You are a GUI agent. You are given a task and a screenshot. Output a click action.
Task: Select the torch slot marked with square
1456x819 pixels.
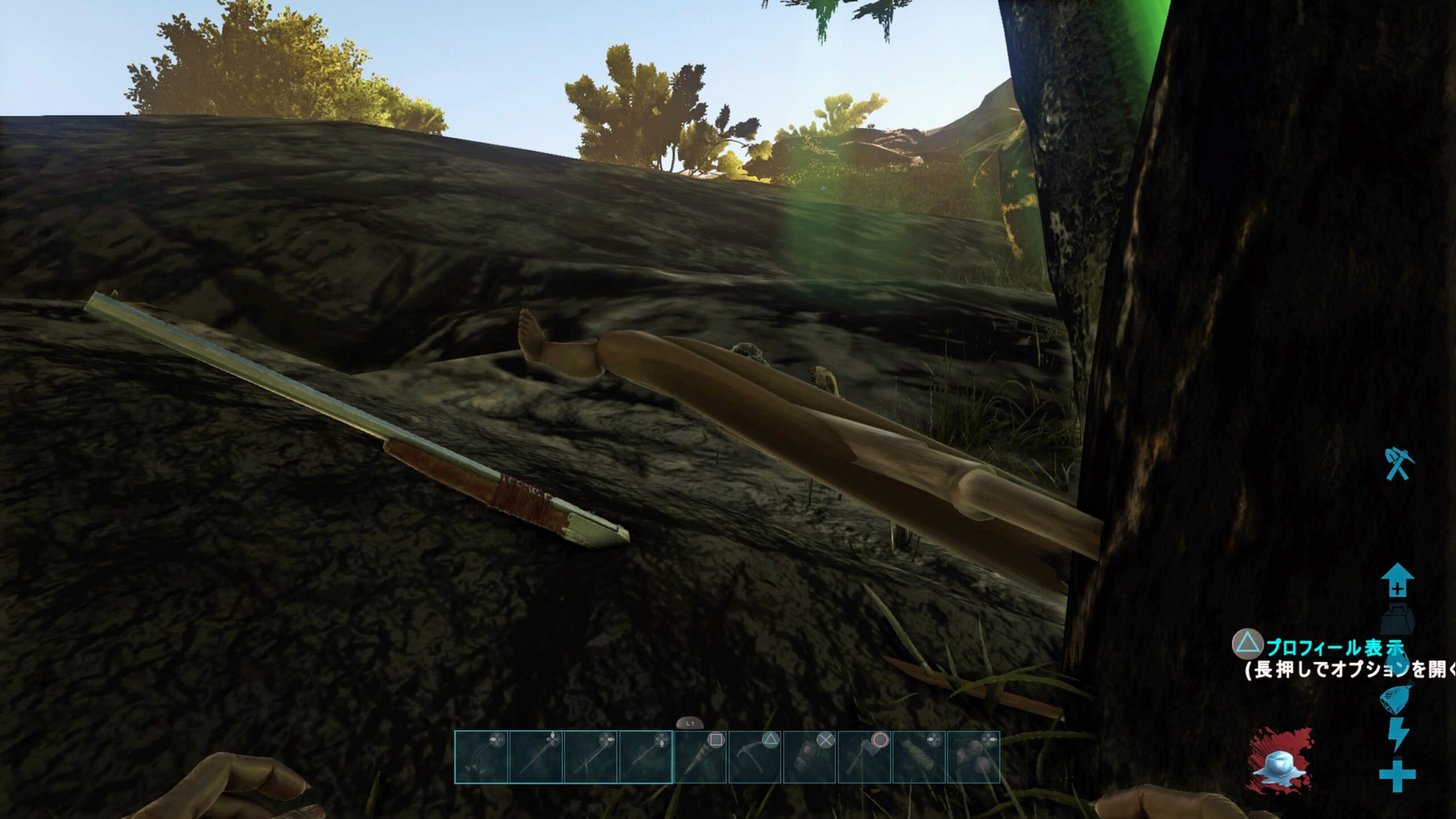coord(700,758)
